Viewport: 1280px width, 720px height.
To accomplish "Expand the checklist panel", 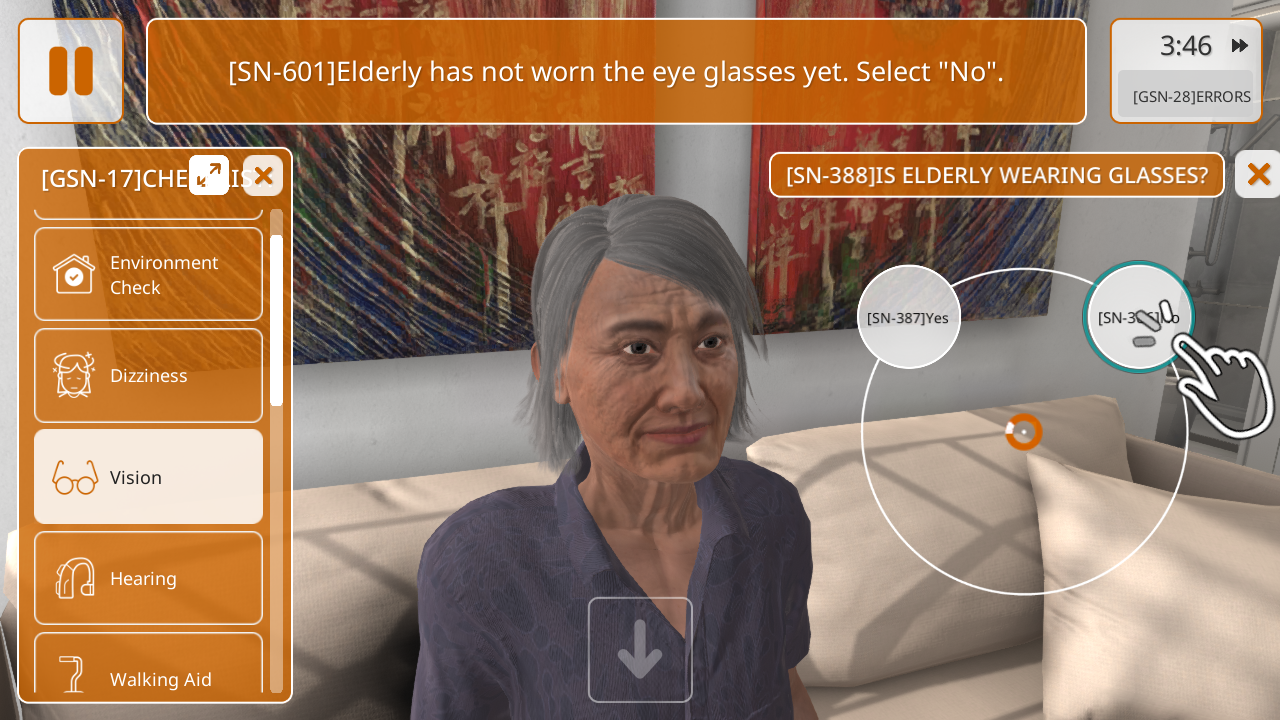I will click(x=209, y=175).
